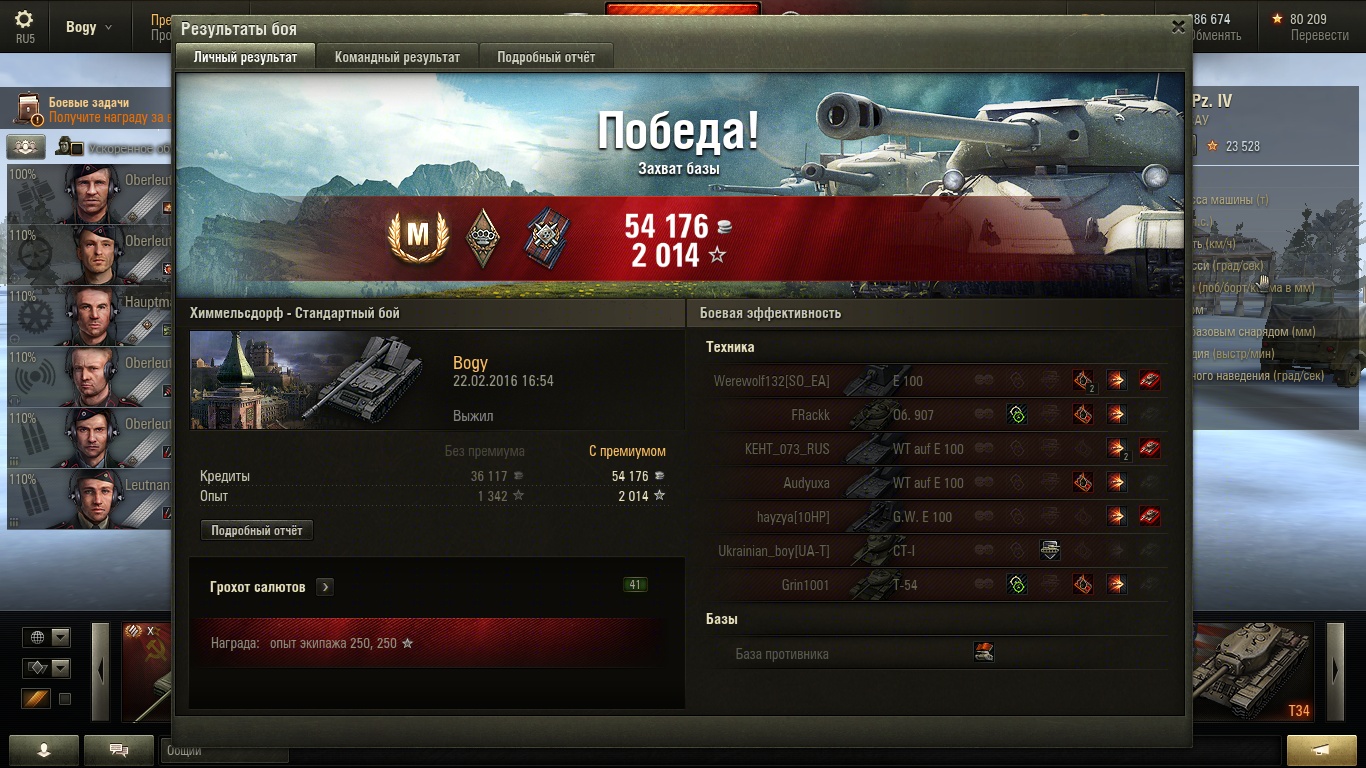Open the Подробный отчёт tab
Viewport: 1366px width, 768px height.
coord(546,57)
